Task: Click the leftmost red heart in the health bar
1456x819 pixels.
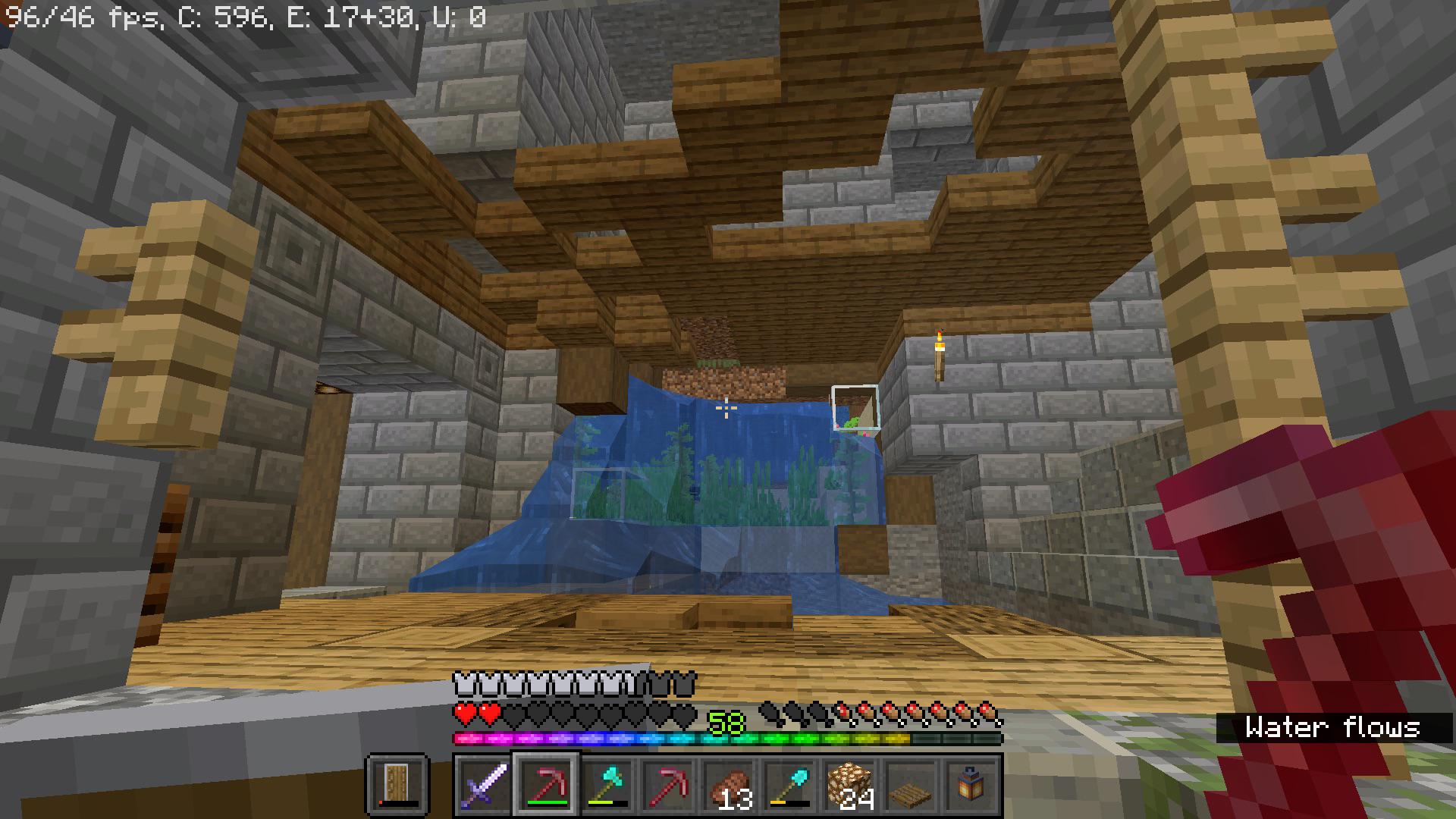Action: pyautogui.click(x=465, y=714)
